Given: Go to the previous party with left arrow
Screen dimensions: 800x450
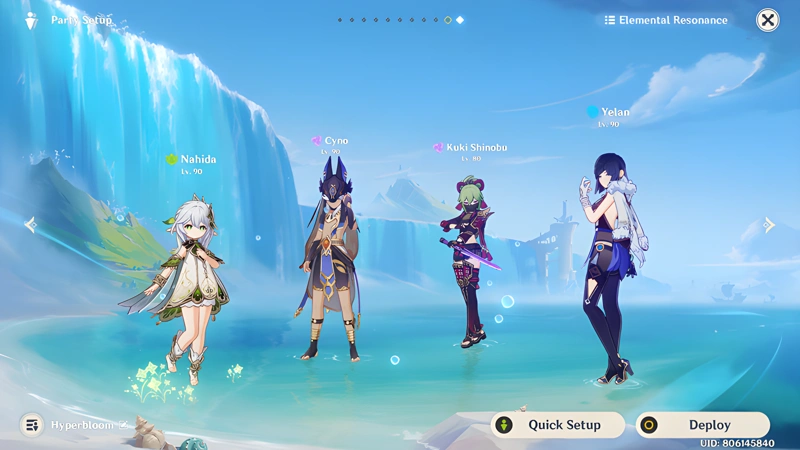Looking at the screenshot, I should coord(30,225).
